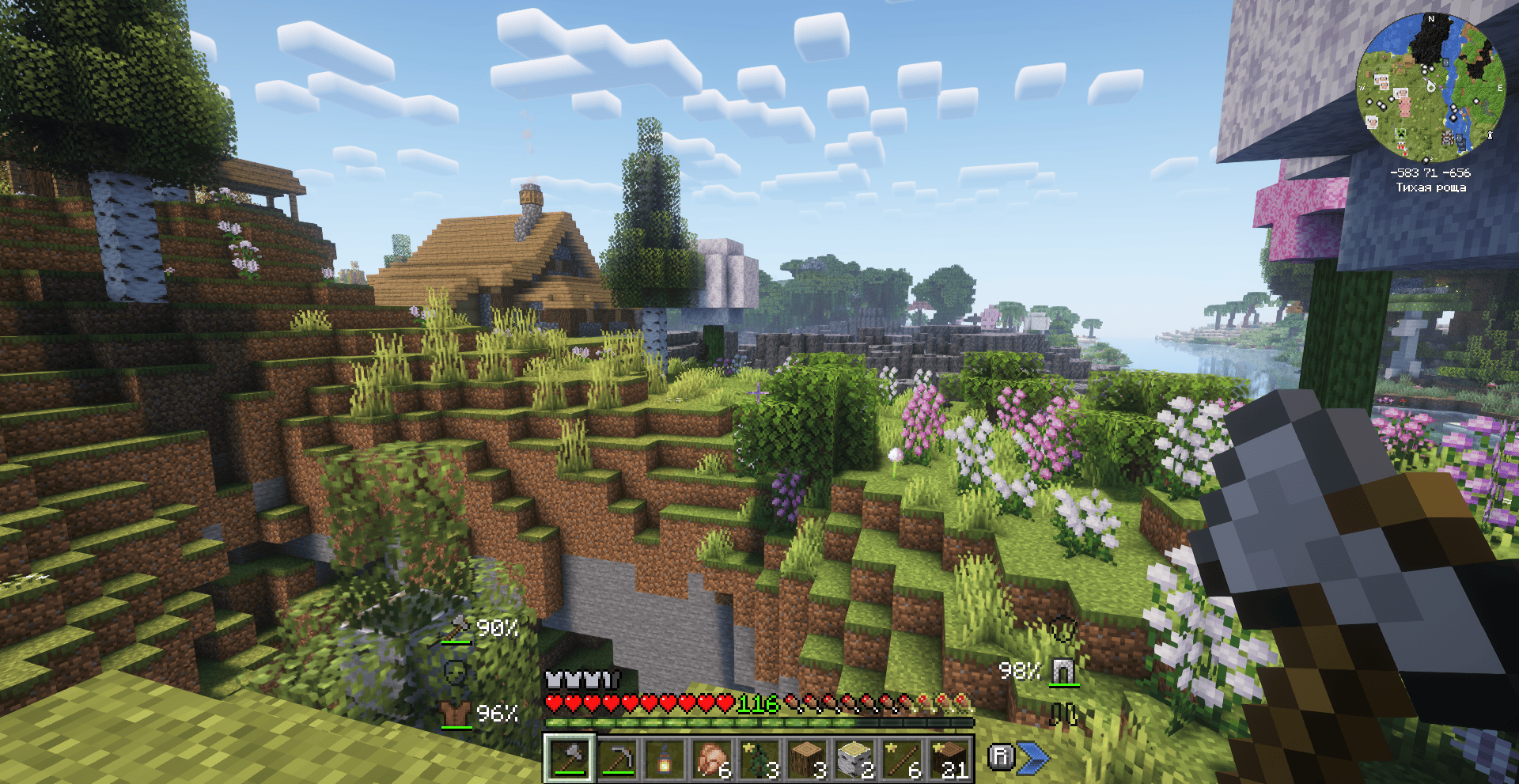Viewport: 1519px width, 784px height.
Task: Click the biome name Тихая роща
Action: click(1430, 188)
